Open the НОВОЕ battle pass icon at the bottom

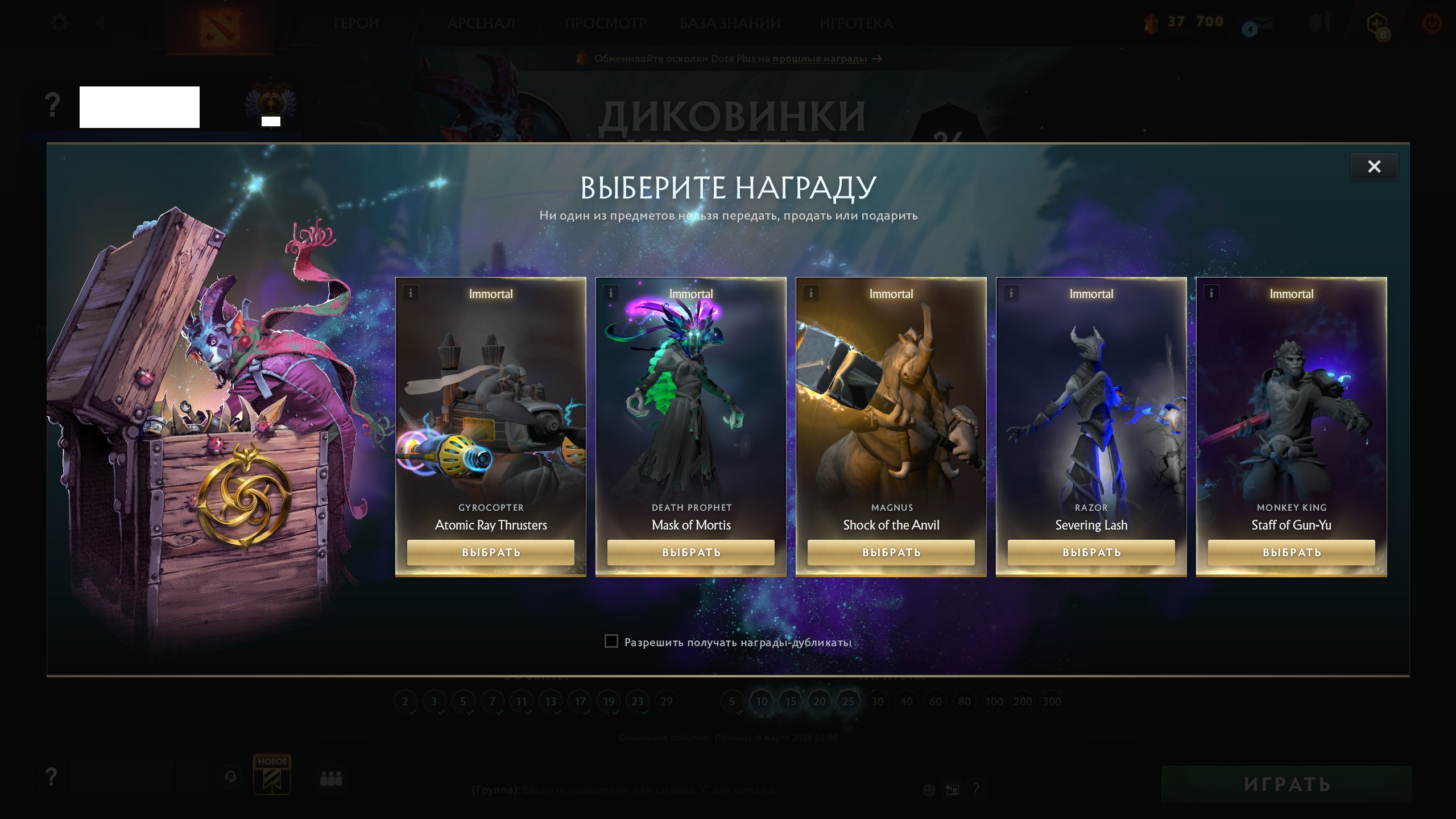pos(272,776)
